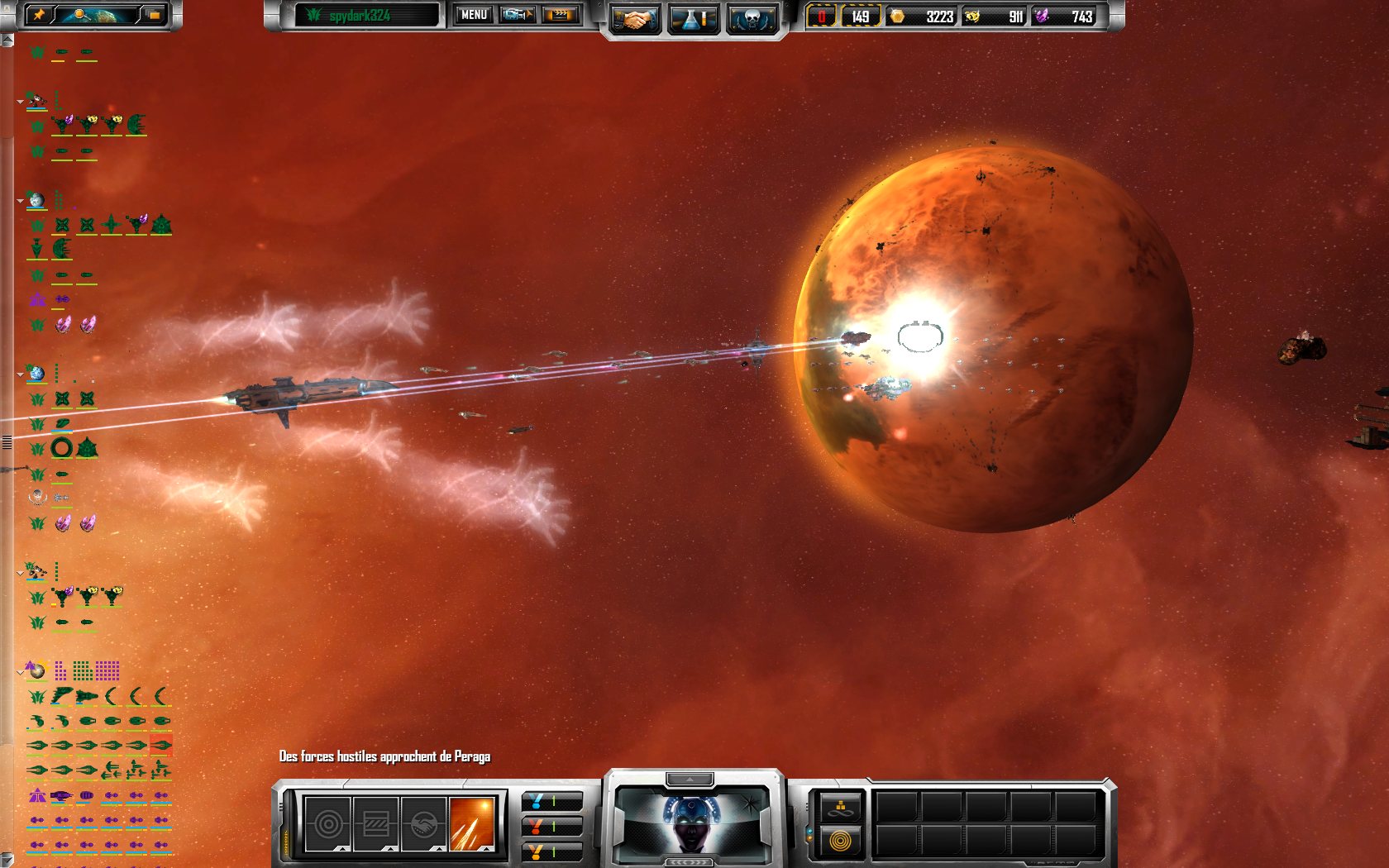Toggle the orange medal notification filter
The width and height of the screenshot is (1389, 868).
point(536,850)
